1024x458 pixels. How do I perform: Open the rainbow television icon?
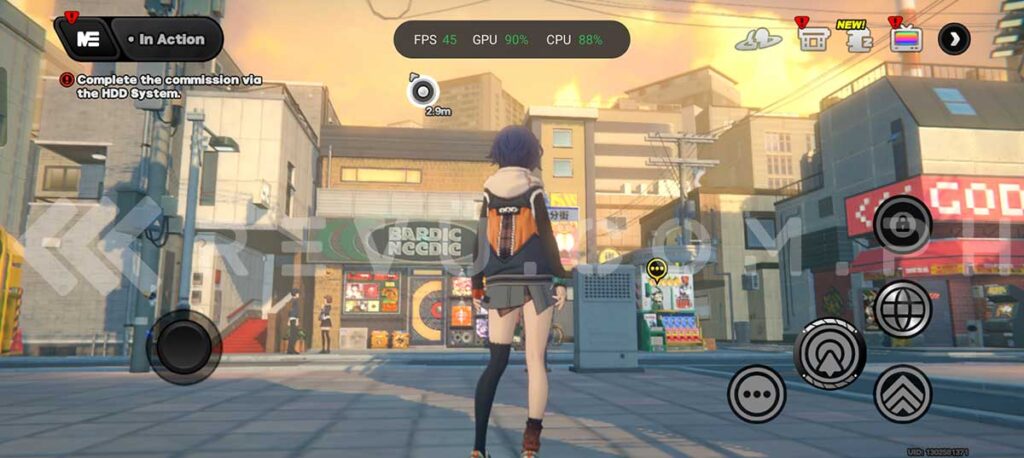pyautogui.click(x=905, y=38)
